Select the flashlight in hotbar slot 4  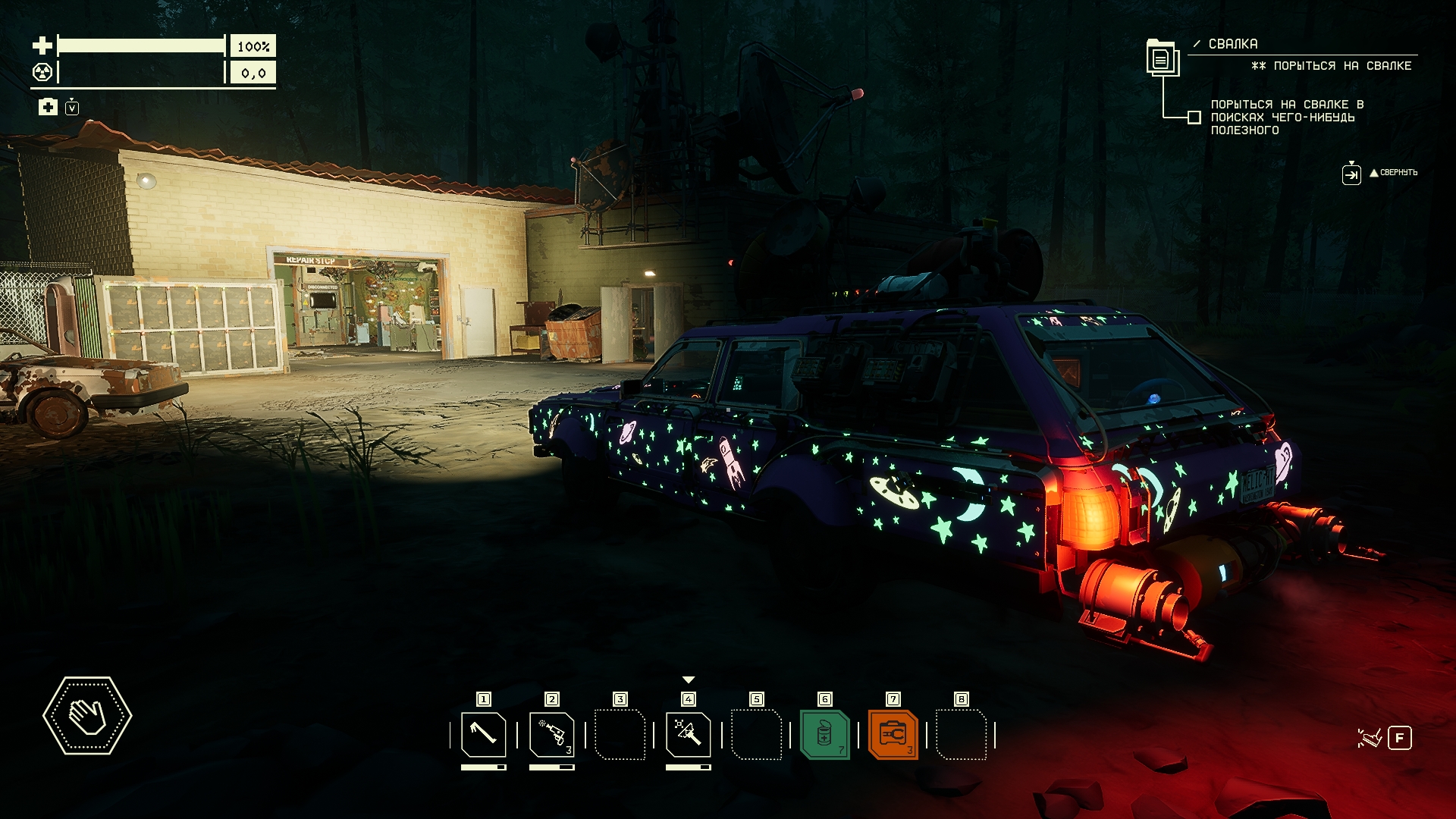688,734
